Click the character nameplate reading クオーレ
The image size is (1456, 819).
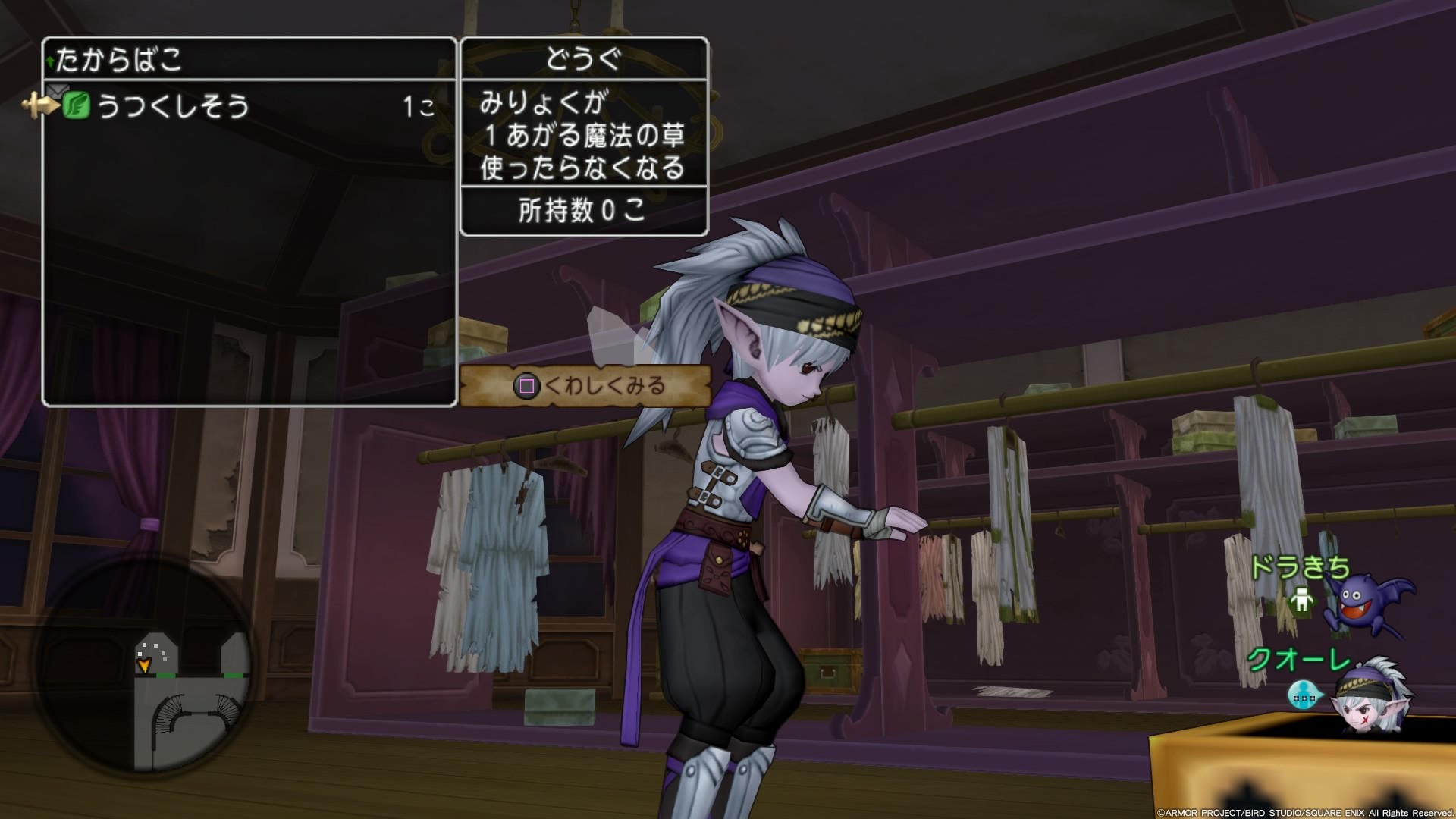click(x=1296, y=658)
